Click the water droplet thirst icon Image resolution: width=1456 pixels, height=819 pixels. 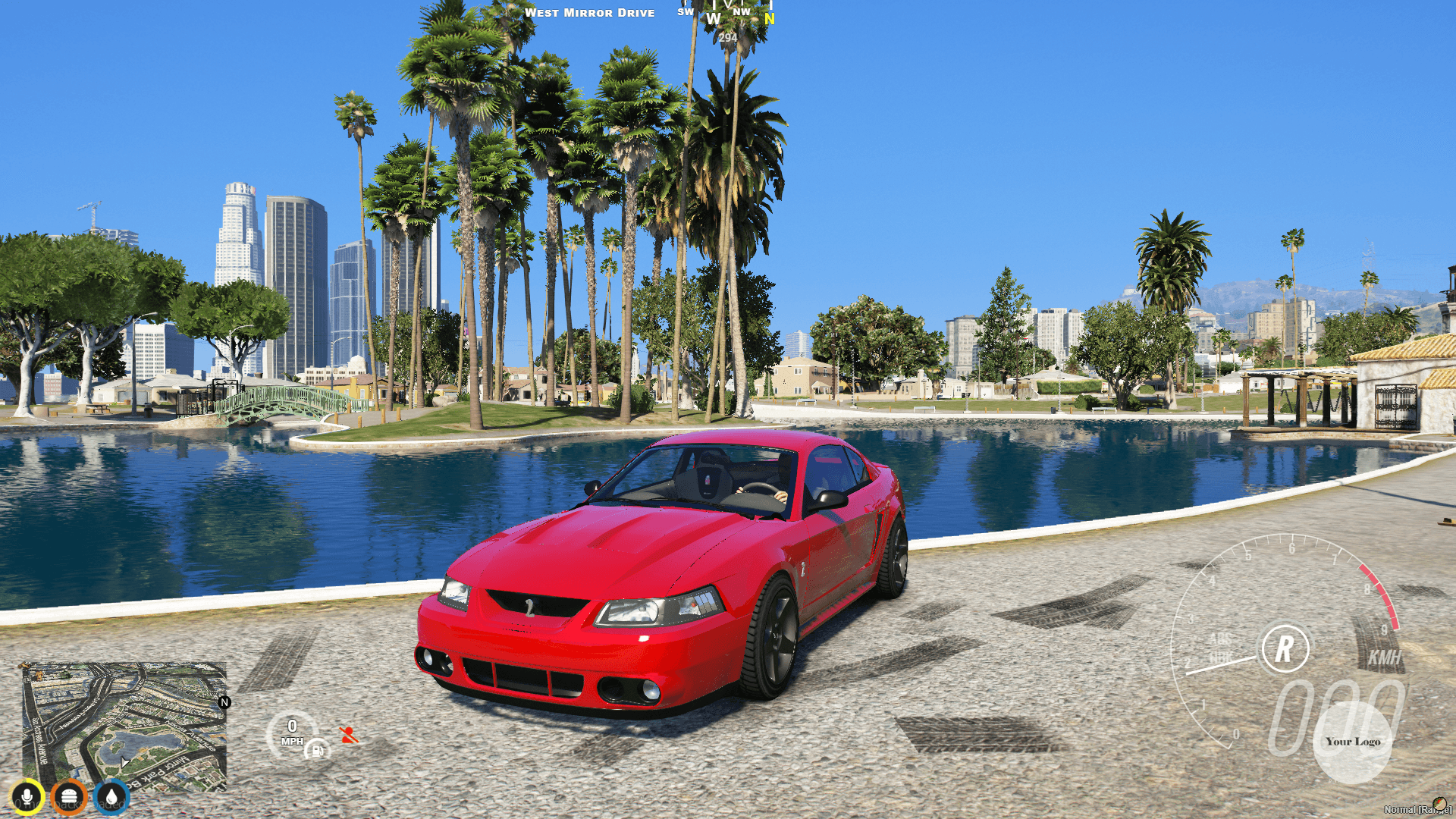111,798
